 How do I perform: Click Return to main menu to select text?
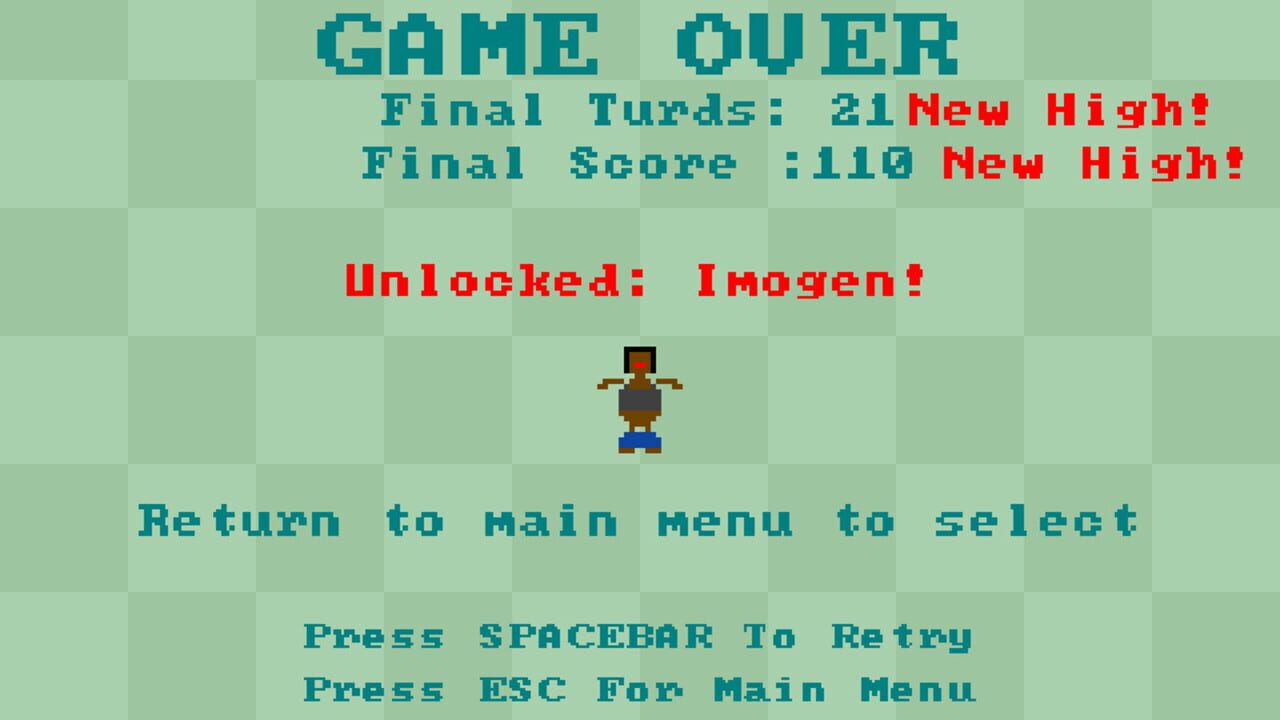[x=637, y=520]
